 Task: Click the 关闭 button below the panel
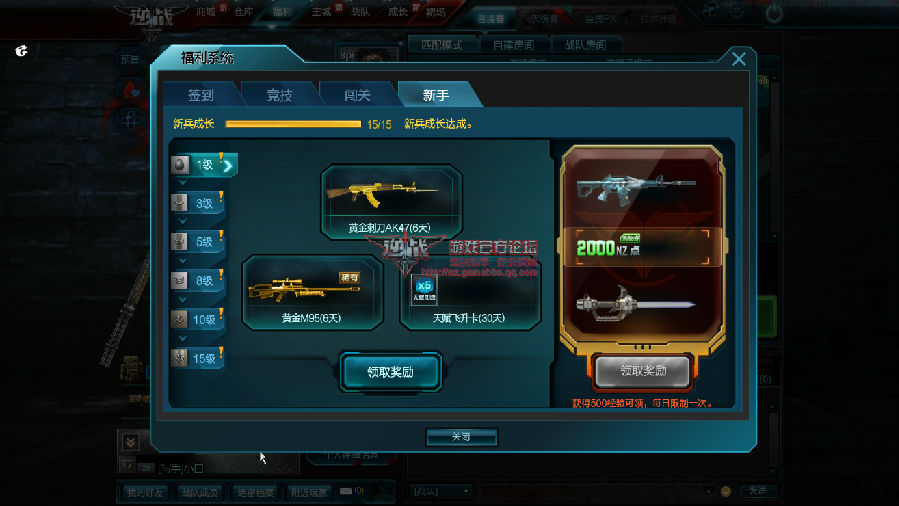click(461, 437)
